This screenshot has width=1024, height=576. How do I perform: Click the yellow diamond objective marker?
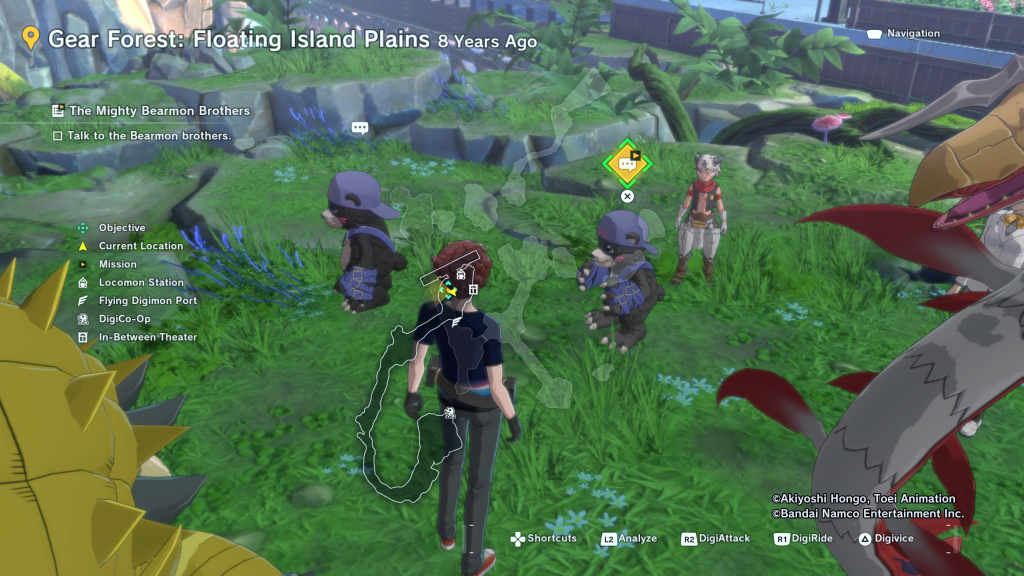point(627,163)
